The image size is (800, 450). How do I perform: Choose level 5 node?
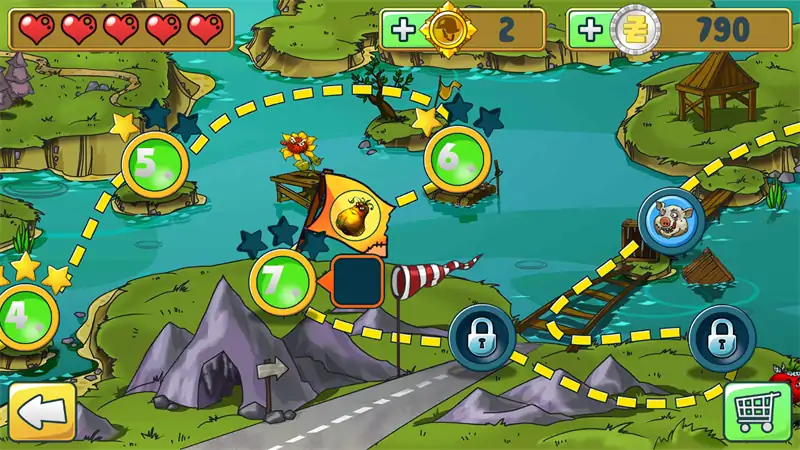click(155, 164)
